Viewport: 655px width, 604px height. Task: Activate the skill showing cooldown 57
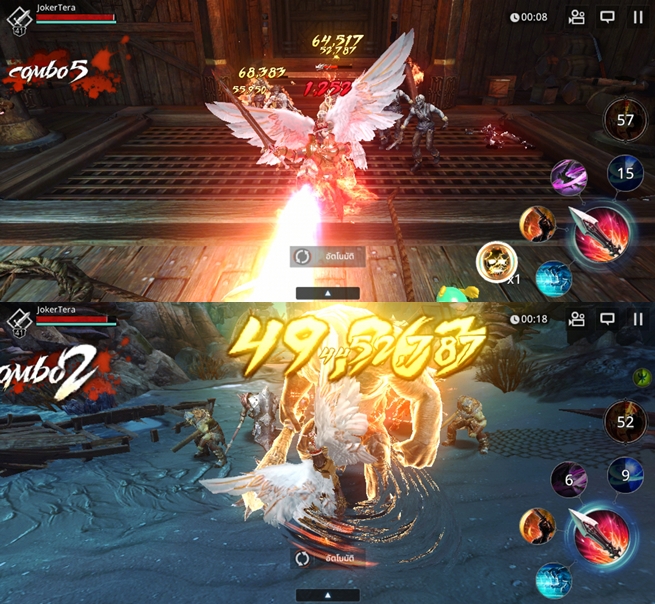click(x=626, y=120)
